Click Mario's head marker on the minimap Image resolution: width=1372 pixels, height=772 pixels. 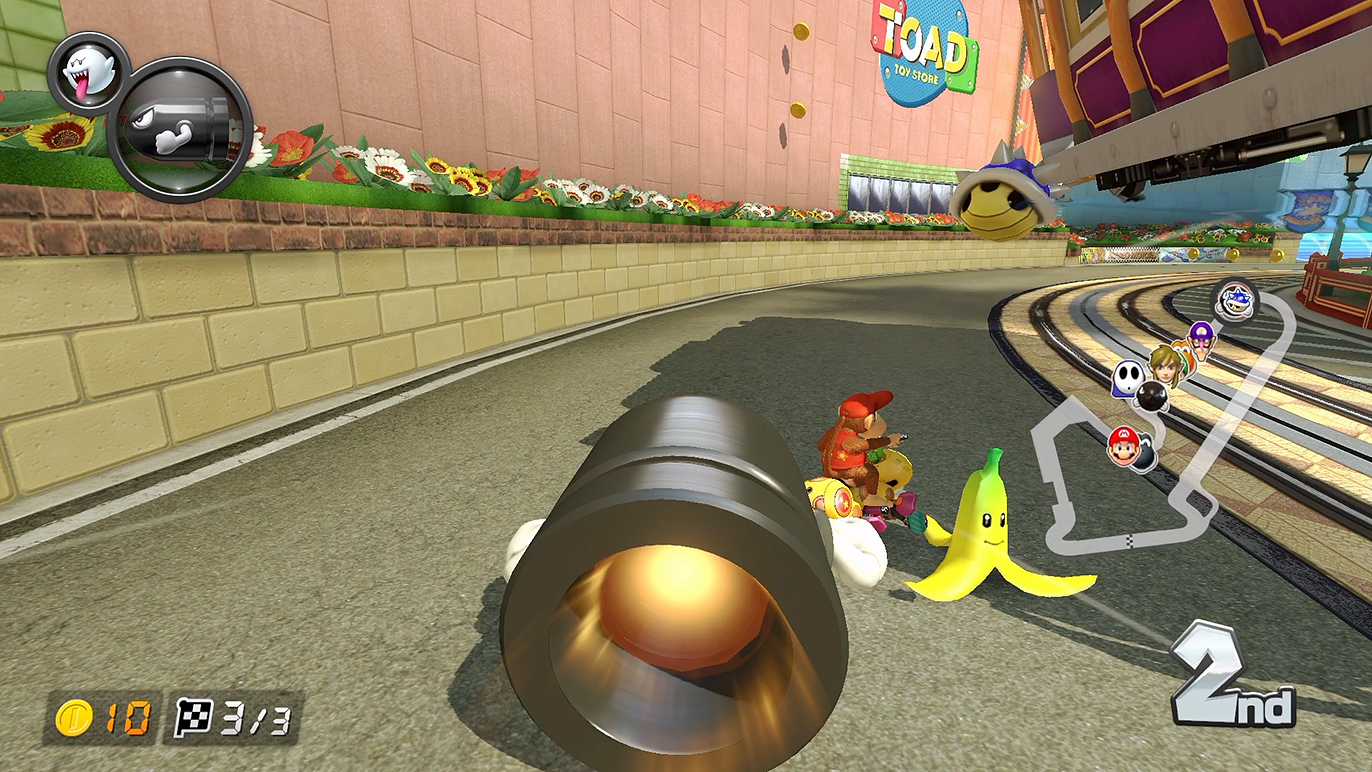pos(1123,445)
